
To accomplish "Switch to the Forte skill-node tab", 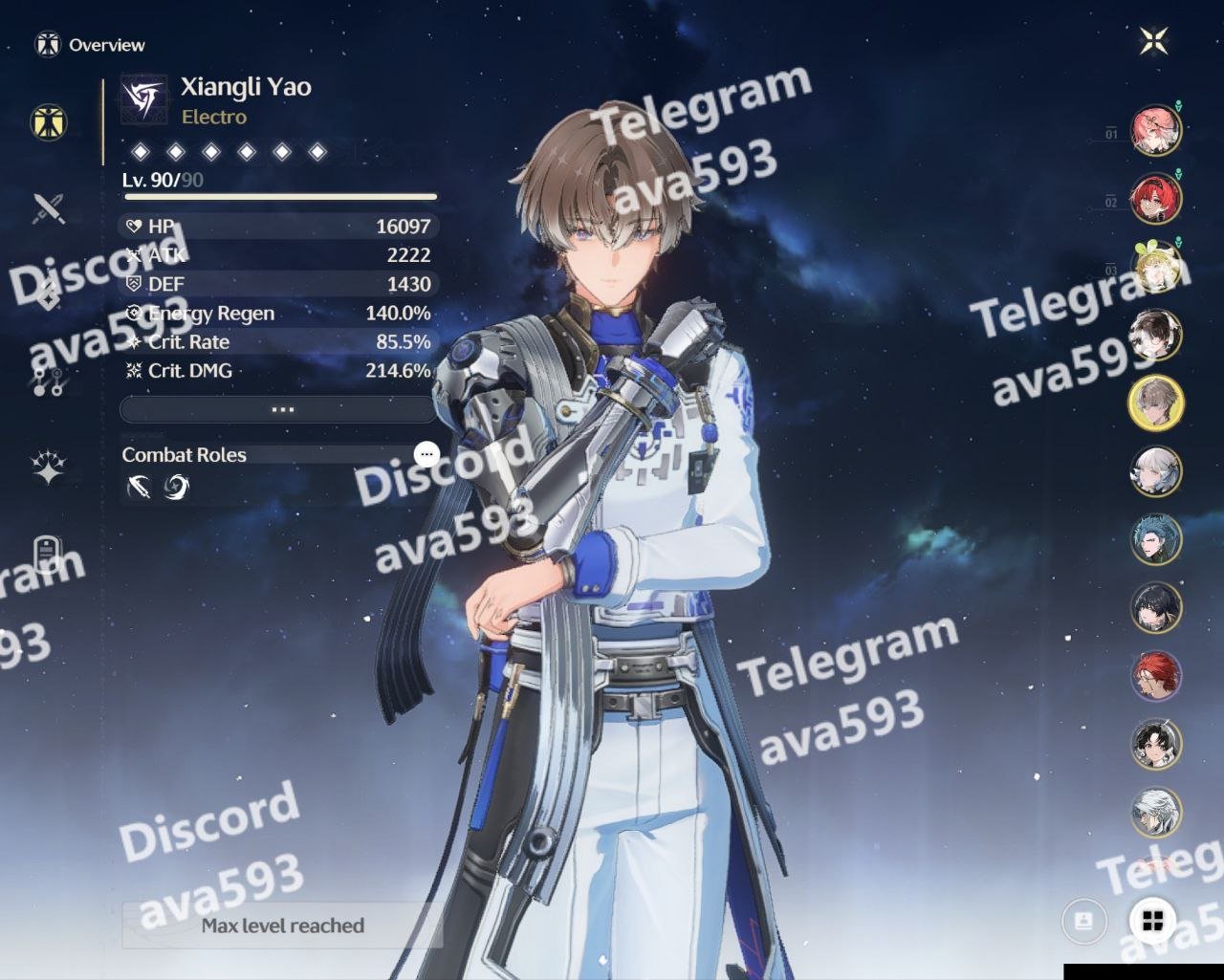I will [x=49, y=381].
